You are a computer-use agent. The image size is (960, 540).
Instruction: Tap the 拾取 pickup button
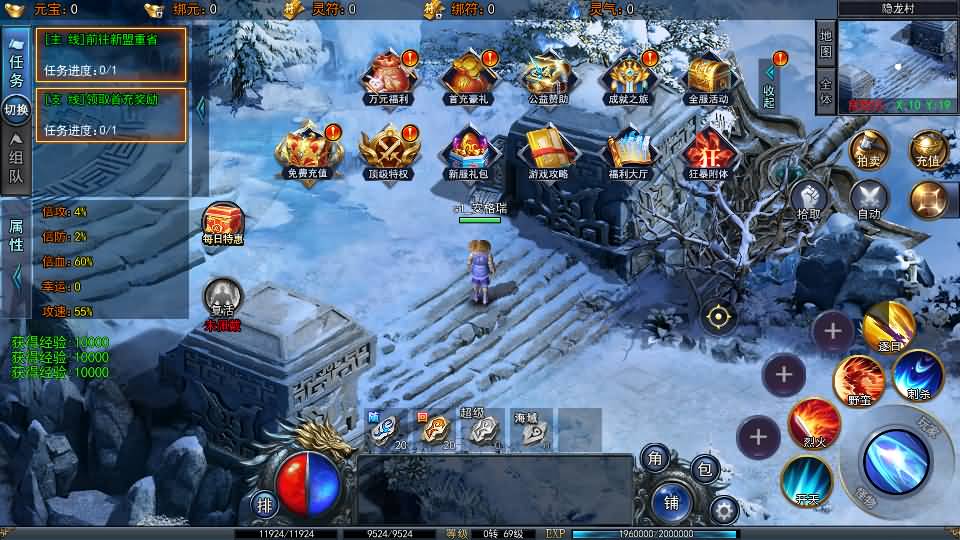tap(809, 199)
